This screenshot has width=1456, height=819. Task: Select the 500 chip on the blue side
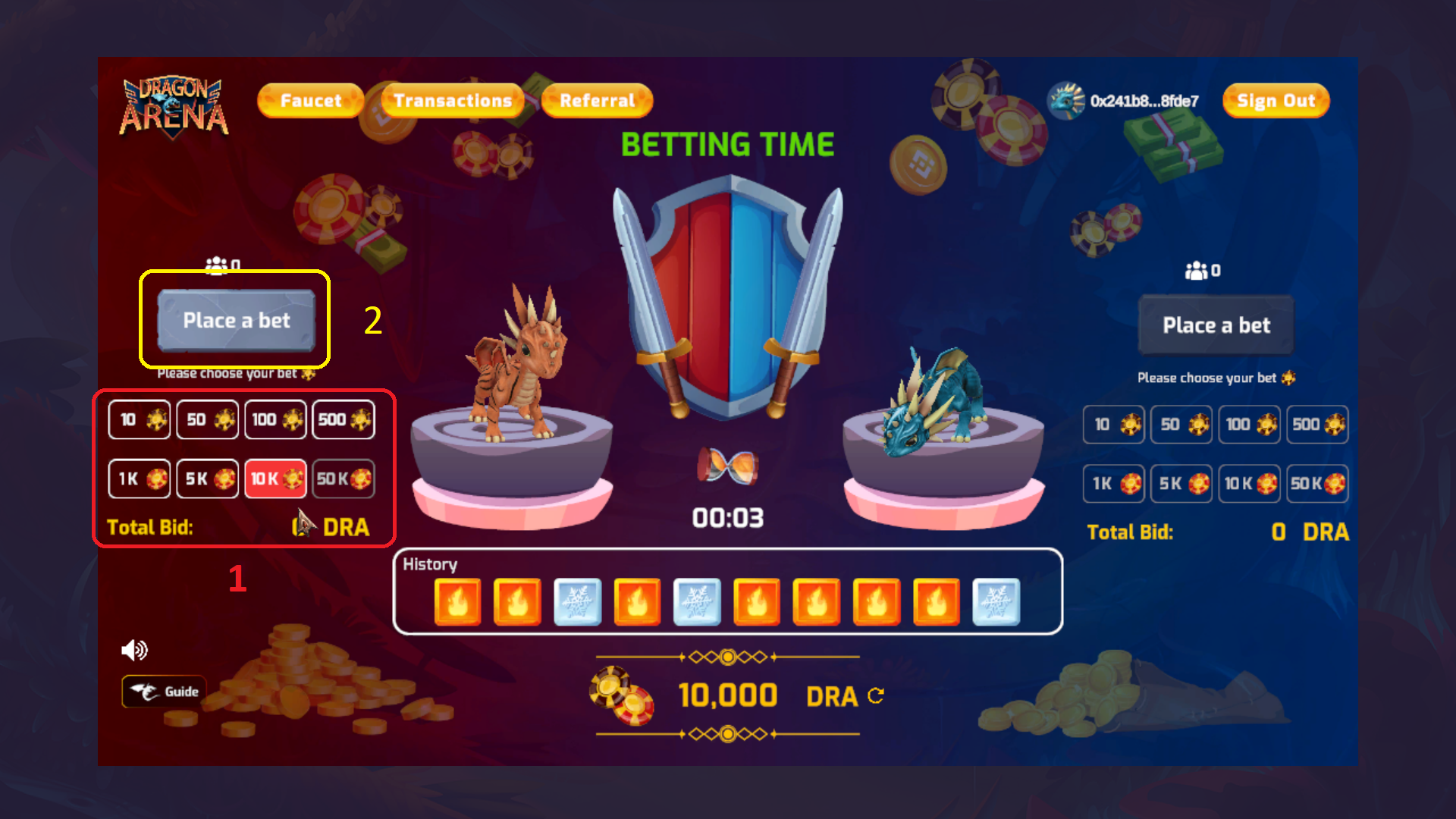pos(1317,425)
